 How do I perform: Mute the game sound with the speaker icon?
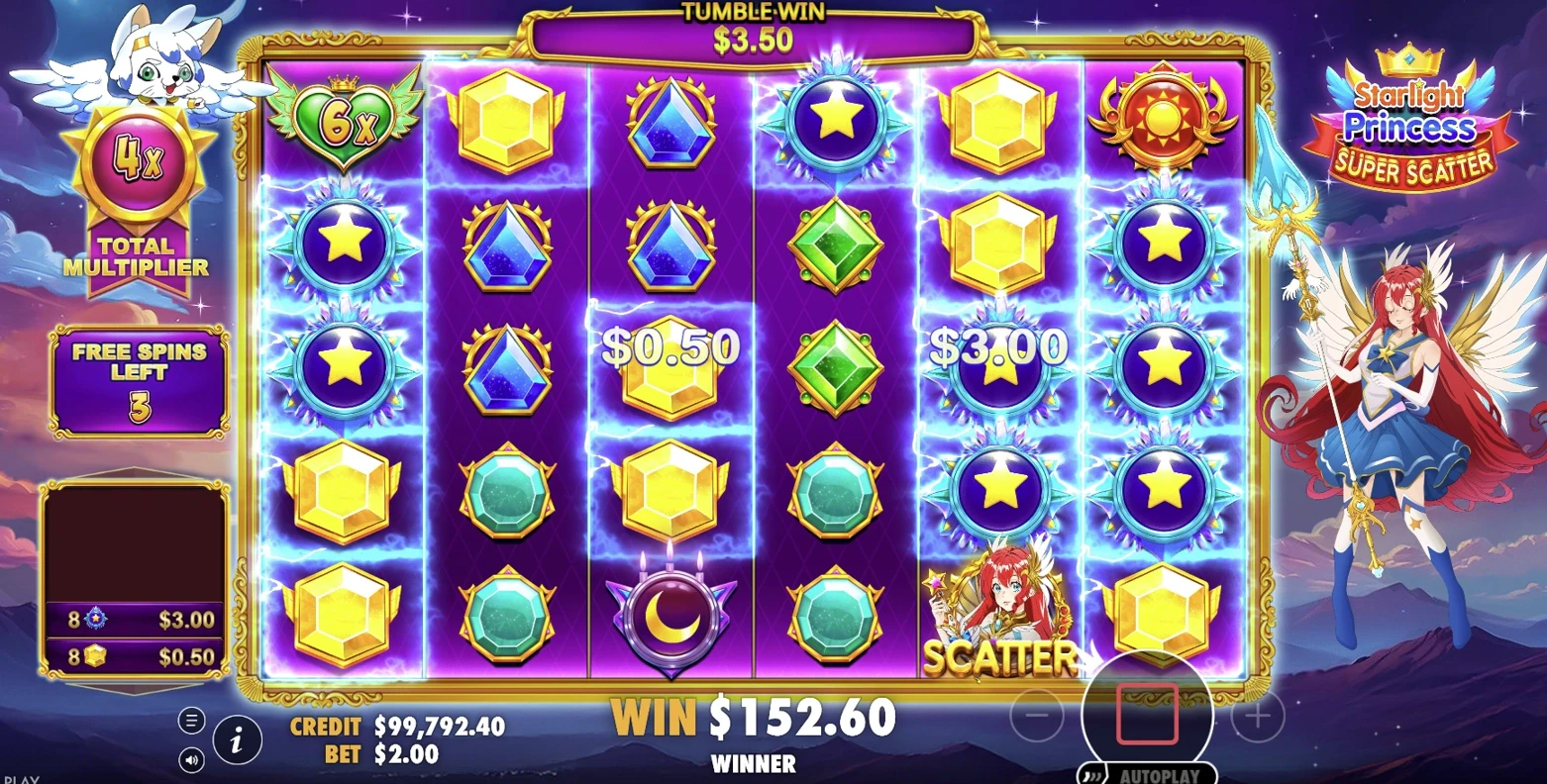[191, 760]
